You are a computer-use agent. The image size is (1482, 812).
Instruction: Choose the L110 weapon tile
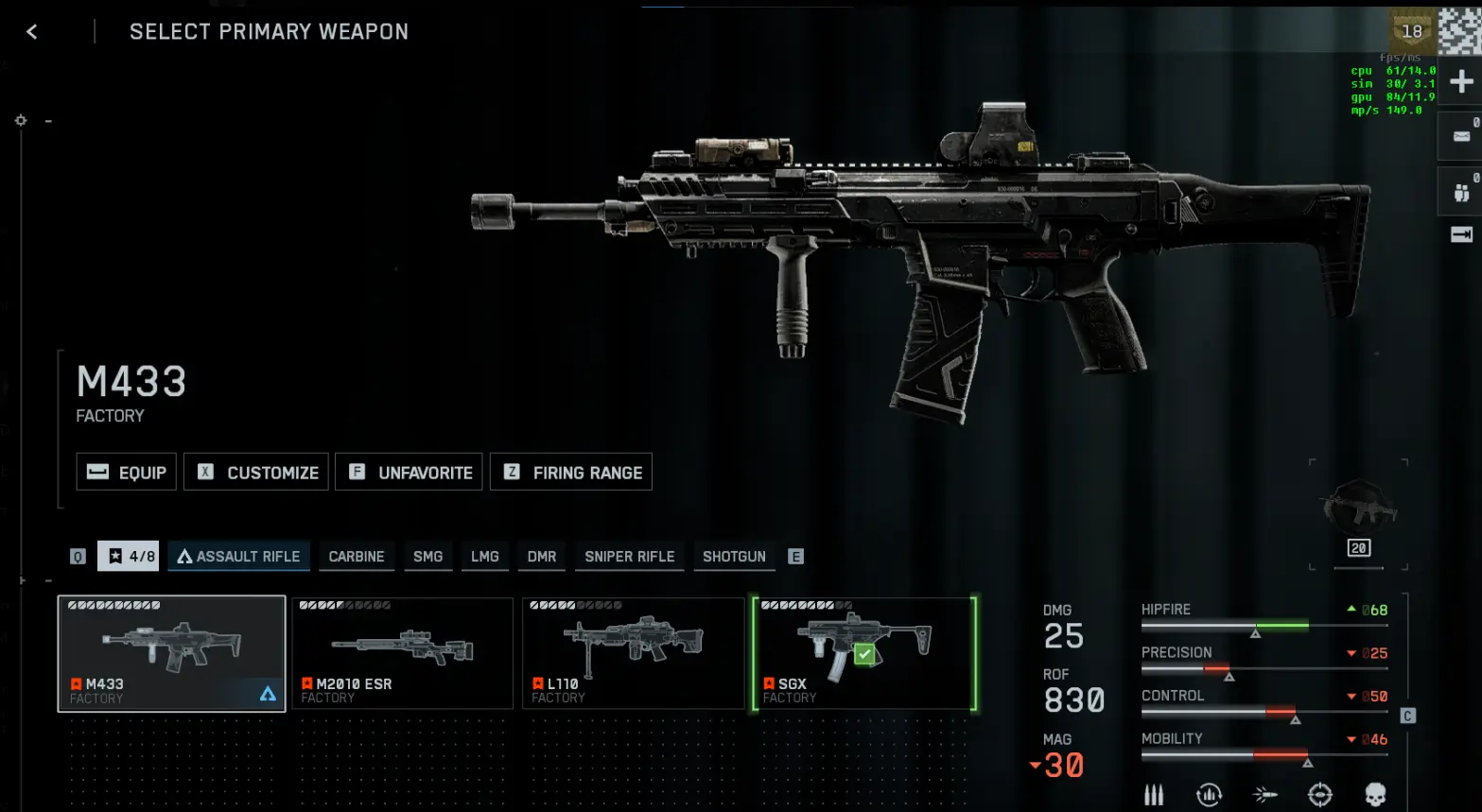pos(634,653)
